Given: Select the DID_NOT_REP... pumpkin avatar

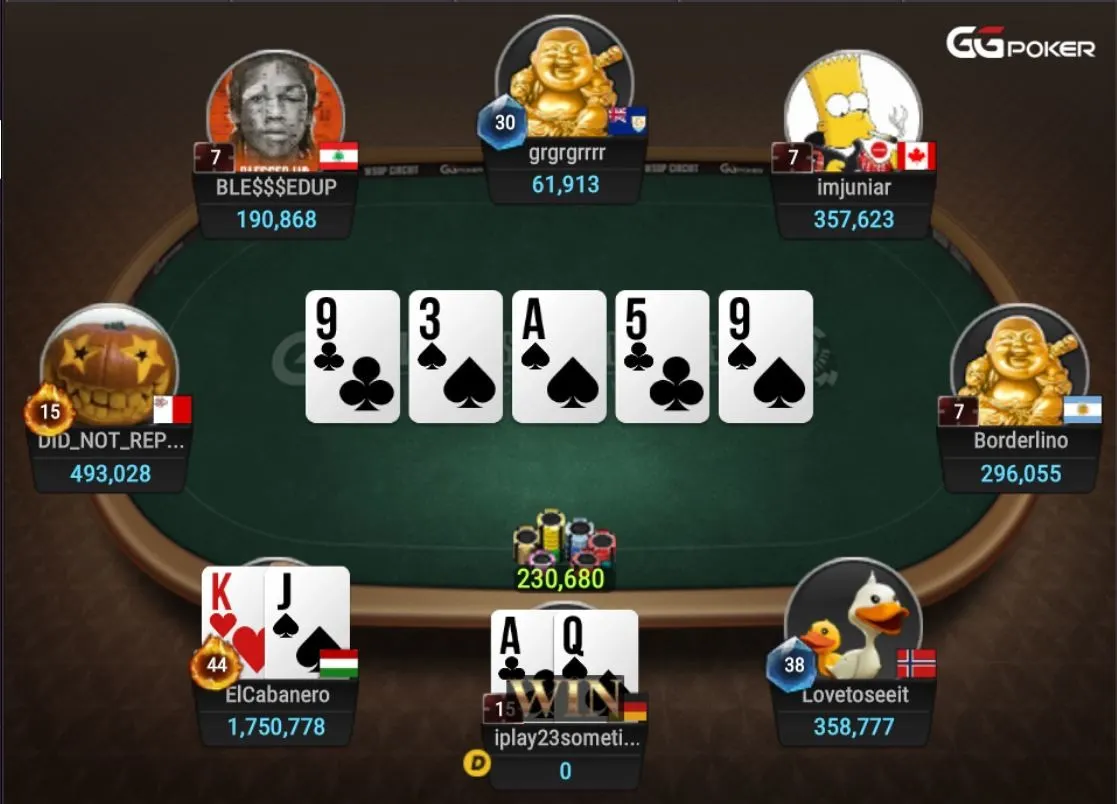Looking at the screenshot, I should (x=110, y=368).
